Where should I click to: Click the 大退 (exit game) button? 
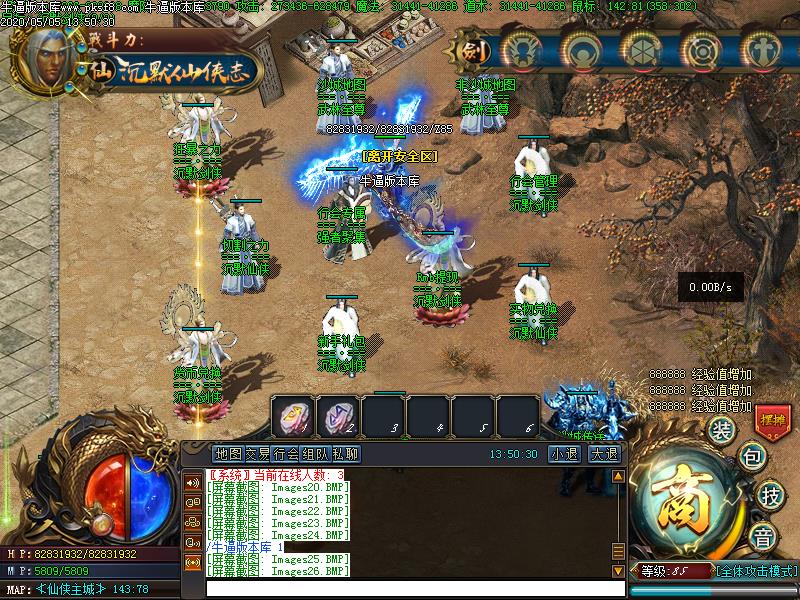coord(604,454)
